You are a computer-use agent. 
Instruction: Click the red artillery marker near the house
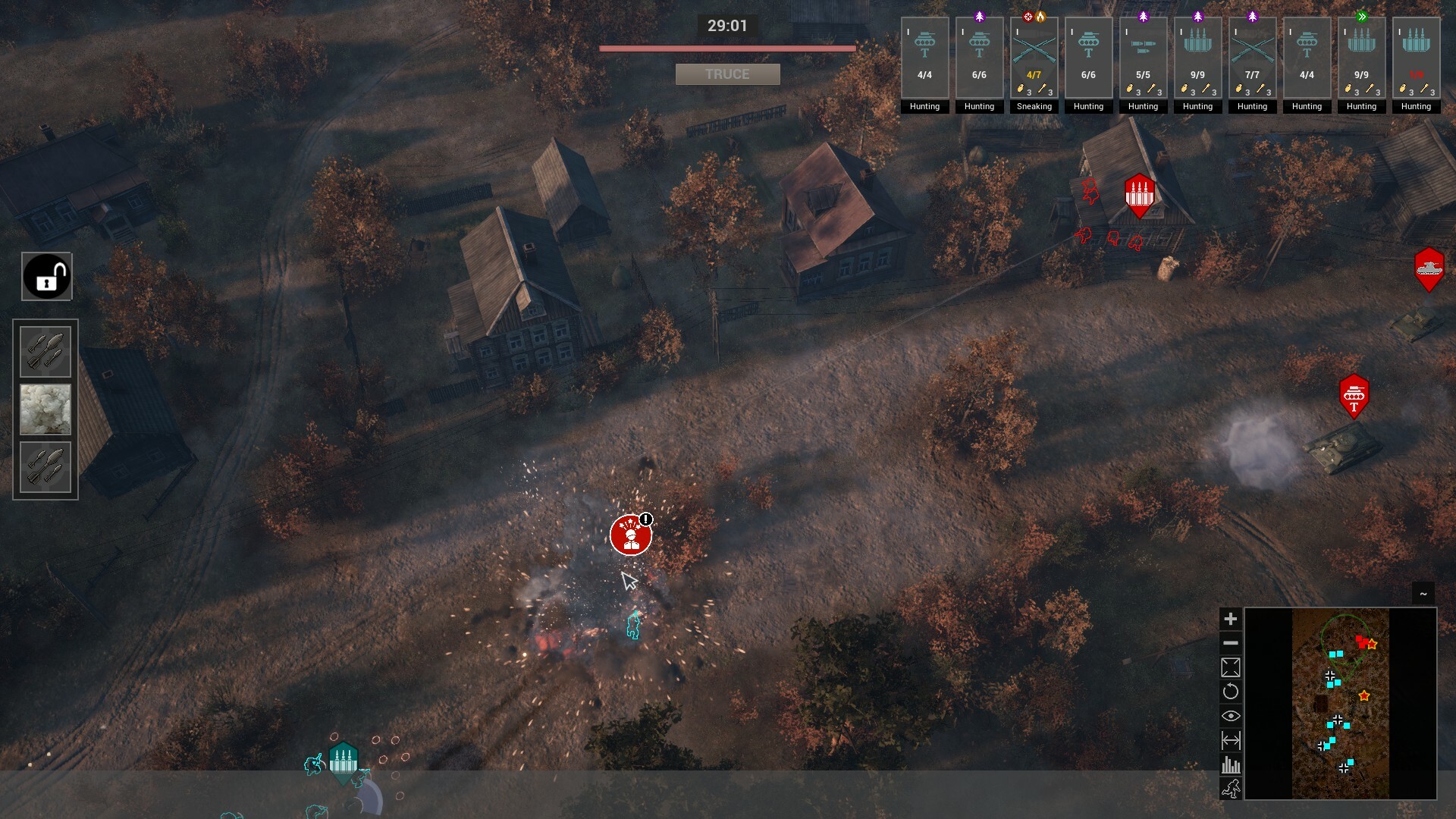tap(1137, 194)
